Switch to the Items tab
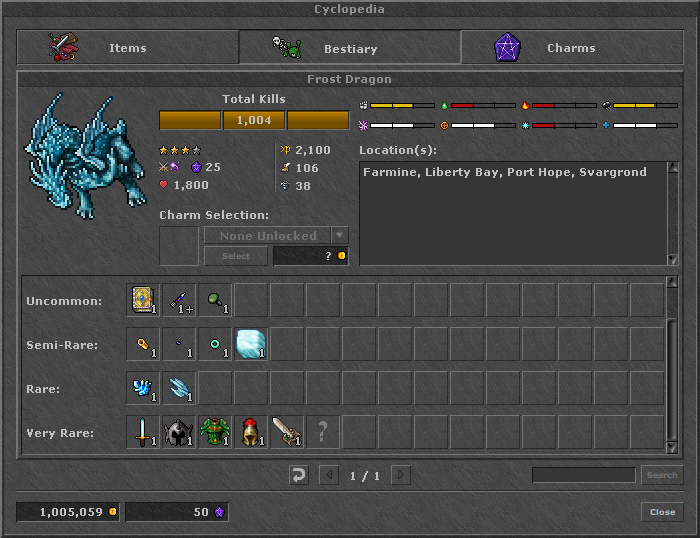Image resolution: width=700 pixels, height=538 pixels. pos(127,48)
